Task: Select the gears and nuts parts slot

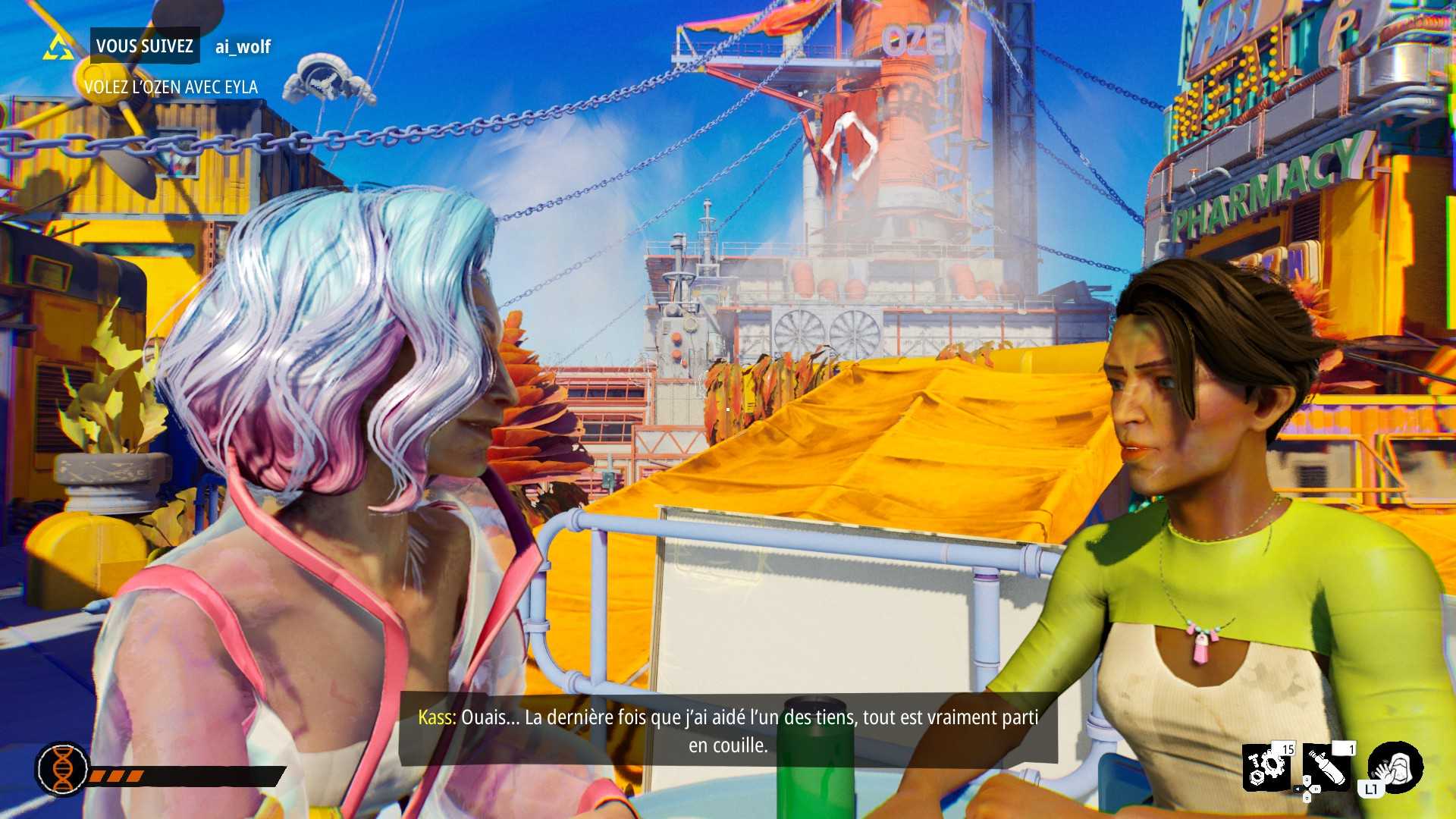Action: tap(1268, 767)
